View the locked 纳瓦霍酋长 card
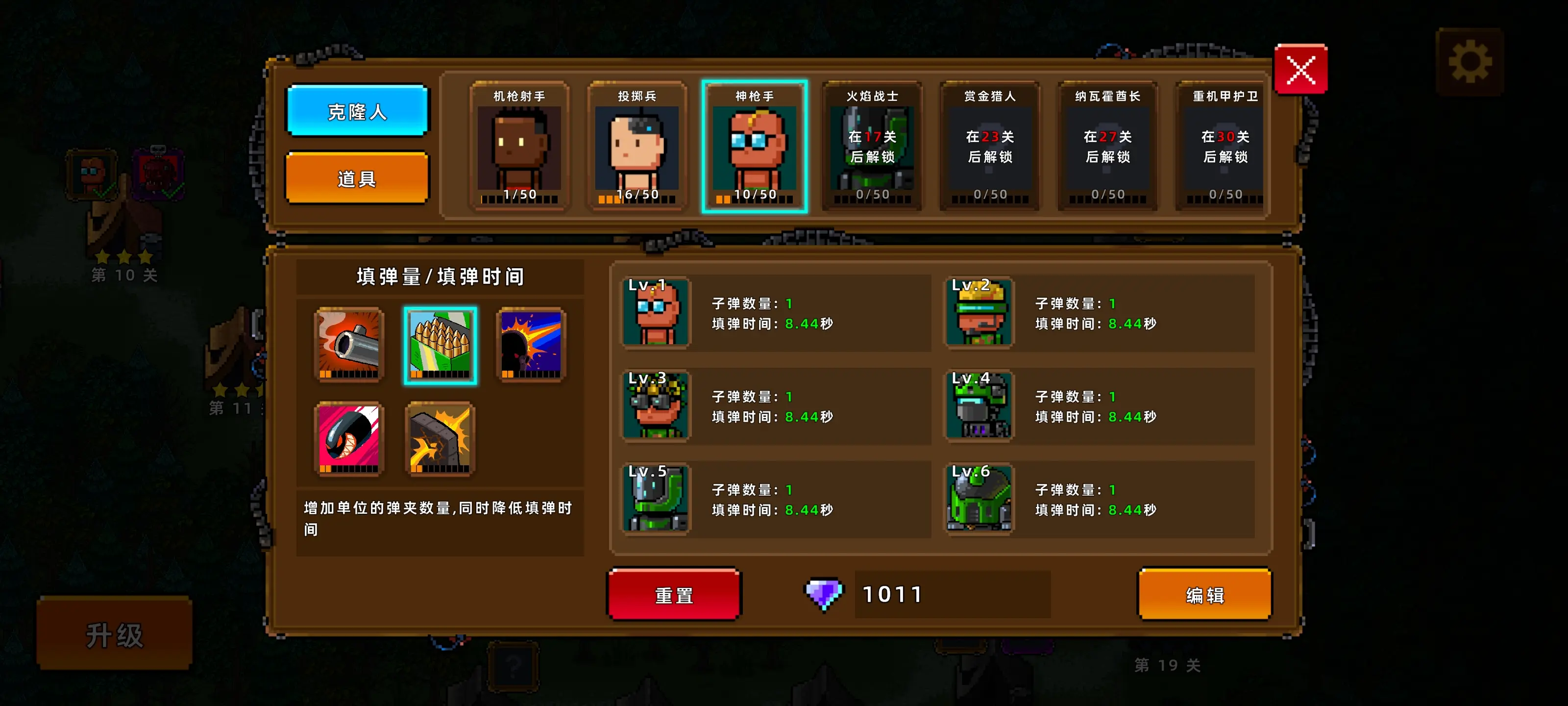This screenshot has width=1568, height=706. [x=1107, y=146]
